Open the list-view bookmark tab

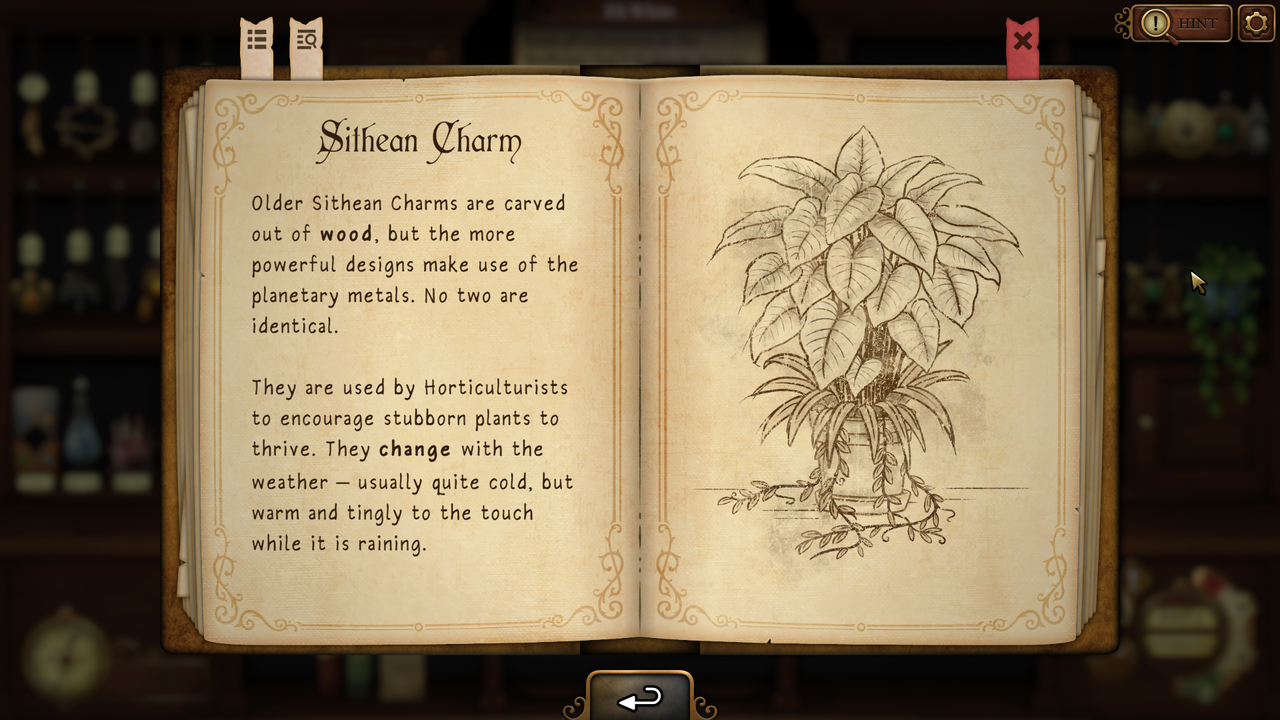tap(257, 41)
